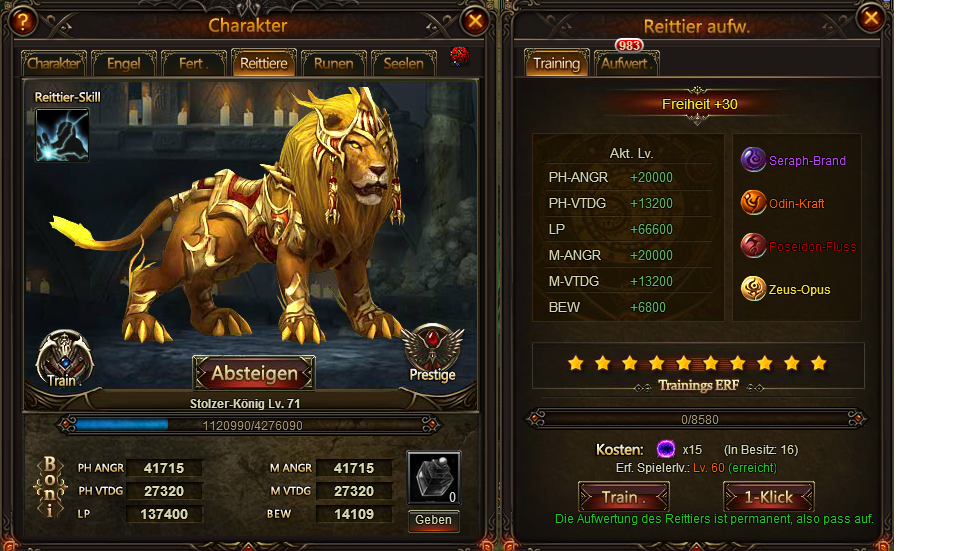
Task: Open the help question mark button
Action: (x=24, y=19)
